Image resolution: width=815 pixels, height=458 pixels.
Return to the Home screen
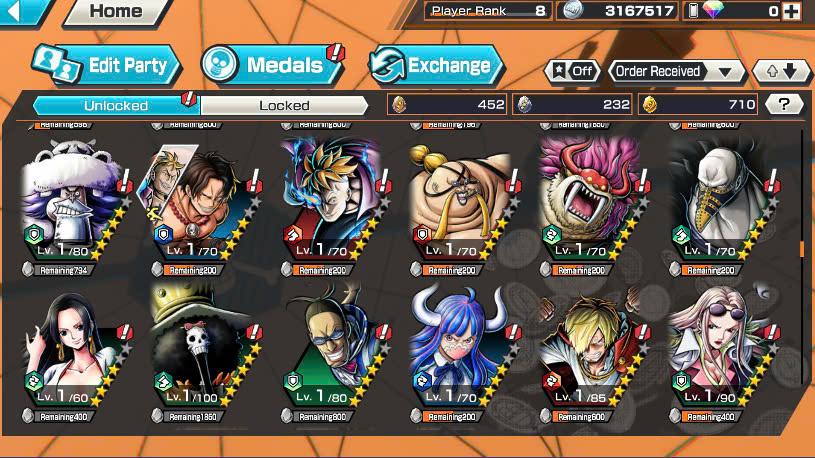click(114, 12)
